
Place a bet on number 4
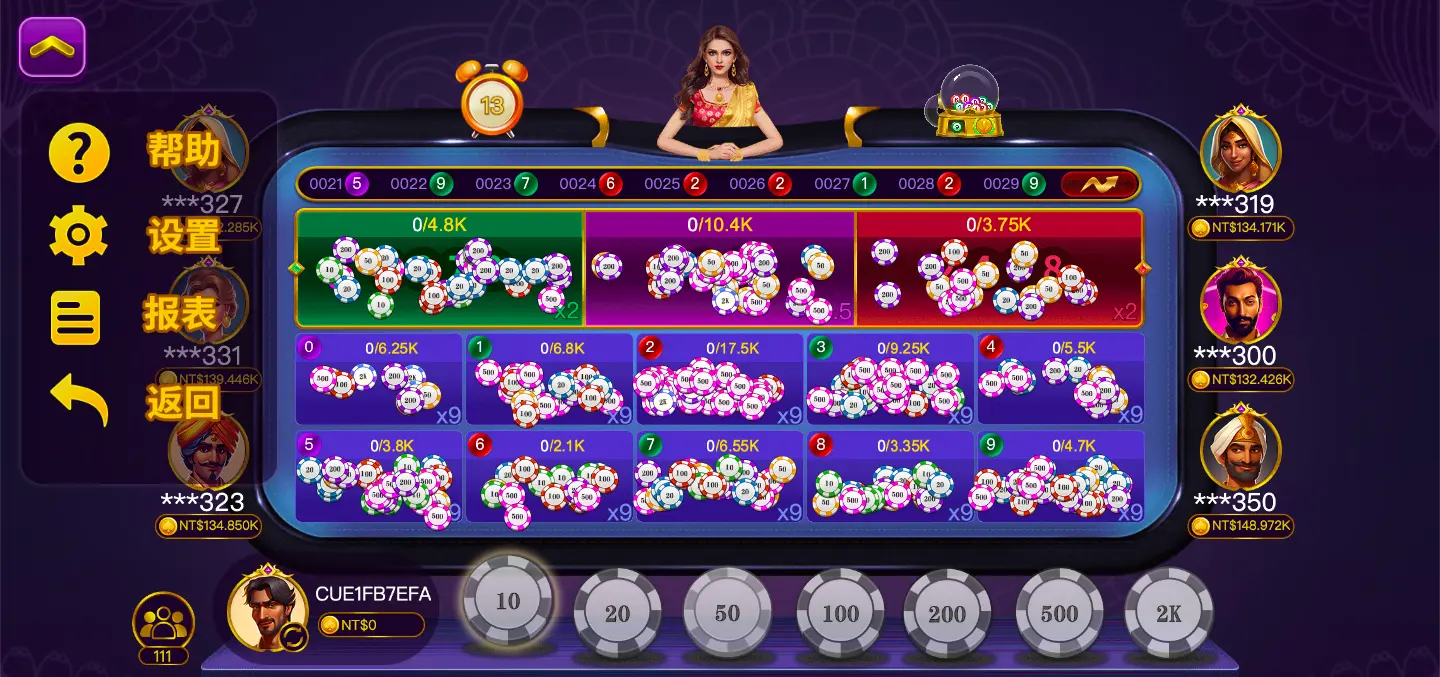pyautogui.click(x=1060, y=380)
